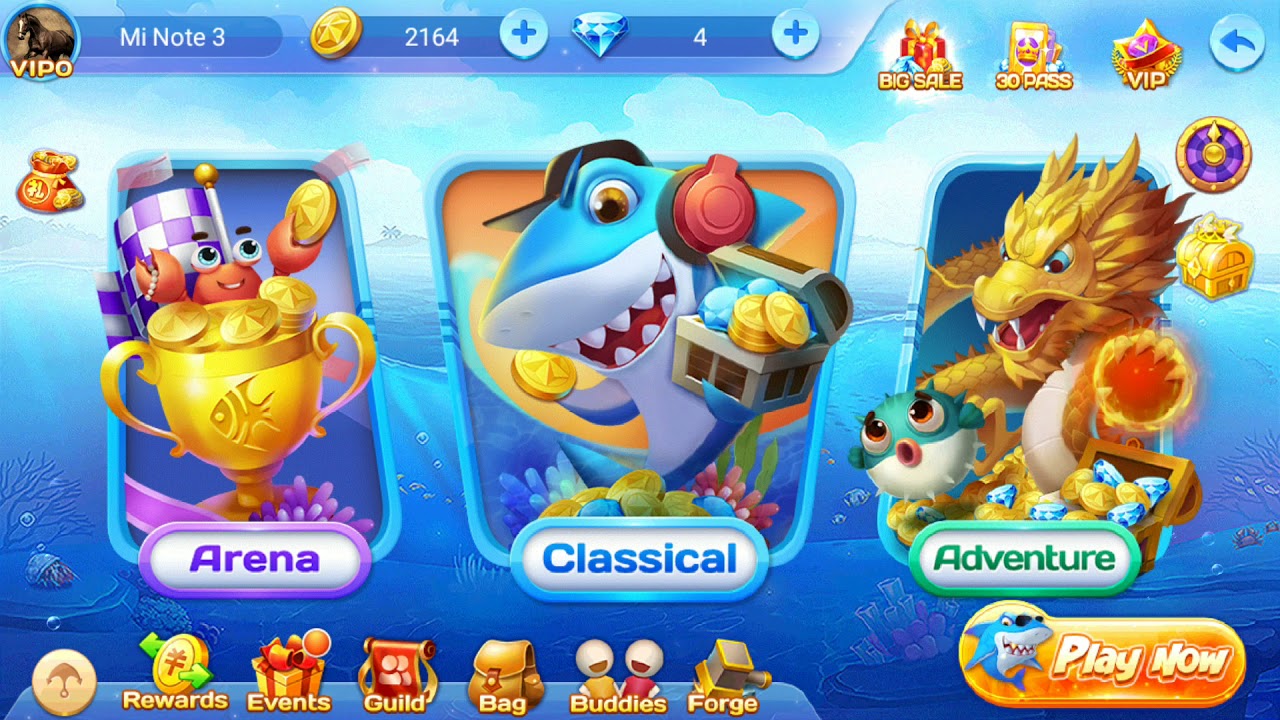Add more gold coins with plus button
This screenshot has height=720, width=1280.
[x=523, y=36]
